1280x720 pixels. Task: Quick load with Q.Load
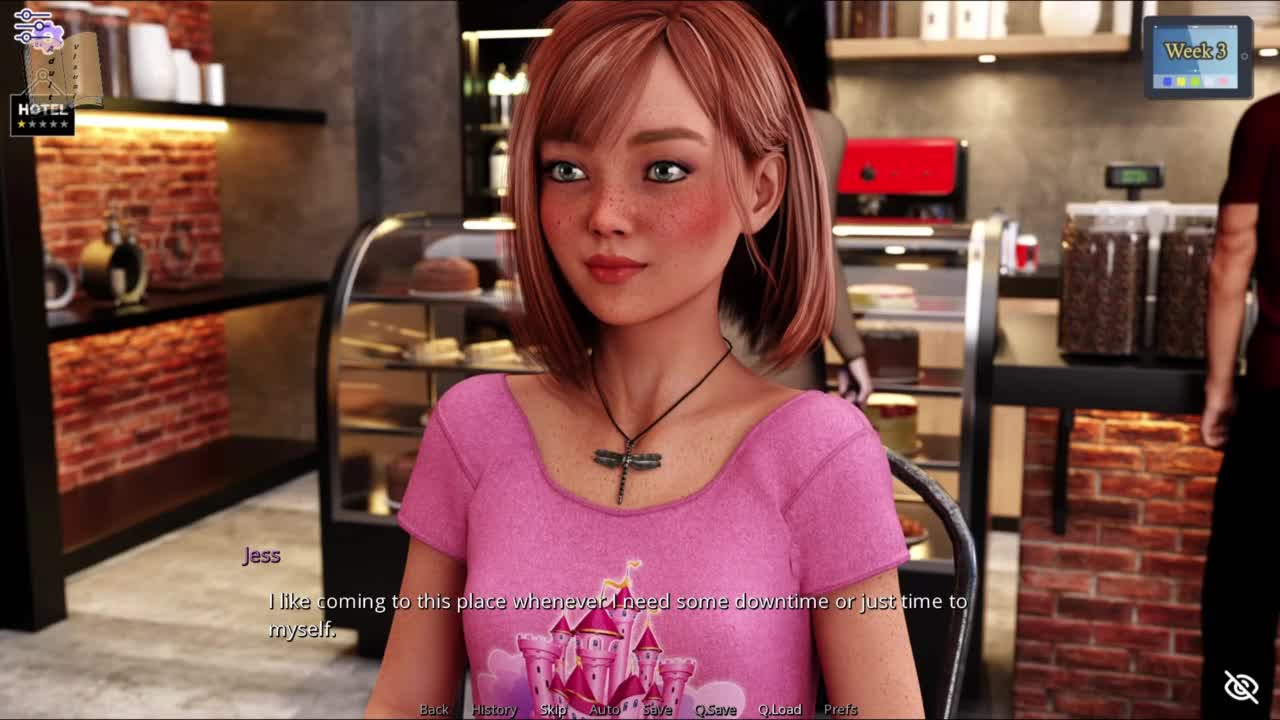pyautogui.click(x=780, y=709)
